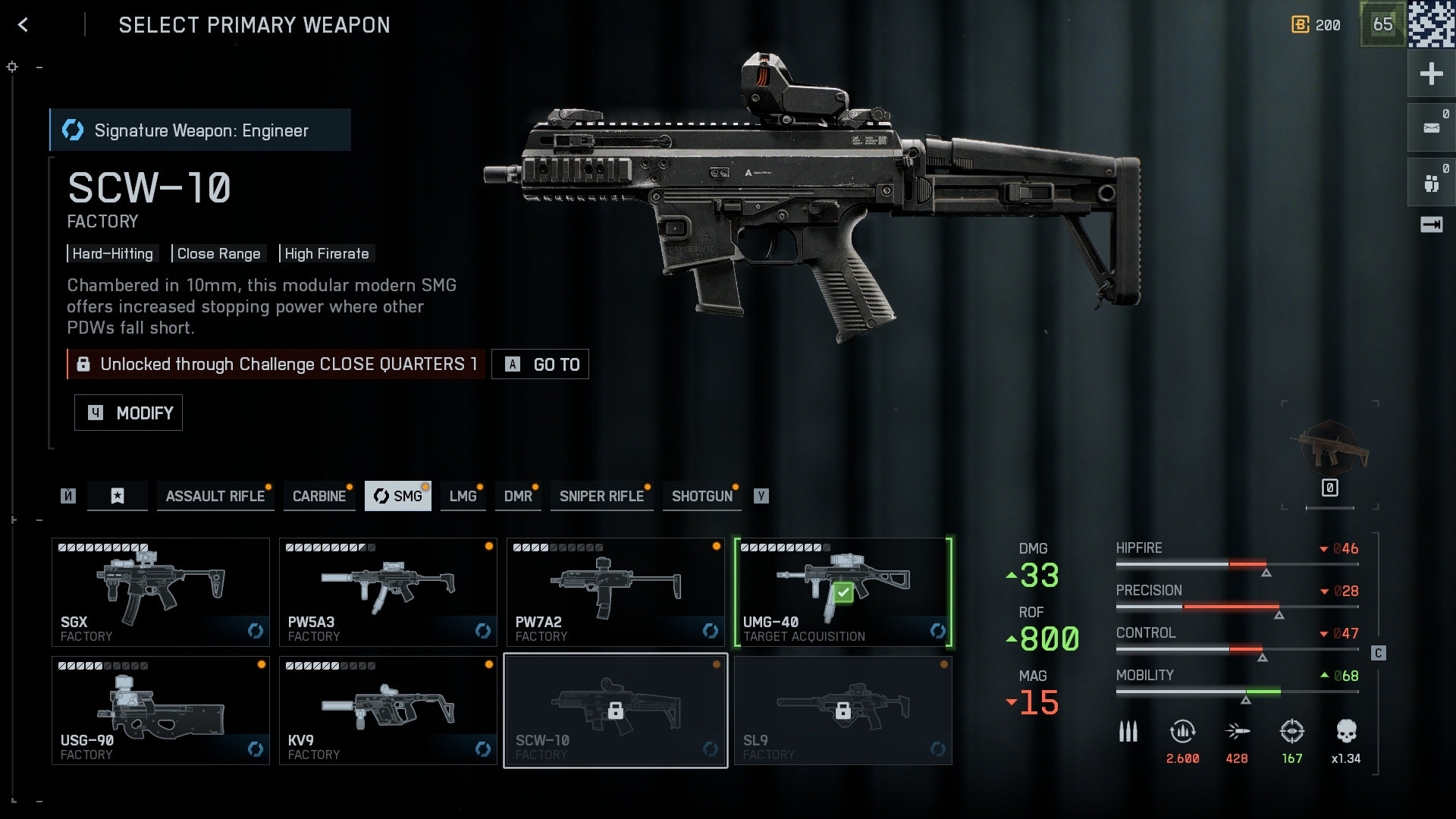Select the KV9 Factory weapon tile

click(388, 711)
